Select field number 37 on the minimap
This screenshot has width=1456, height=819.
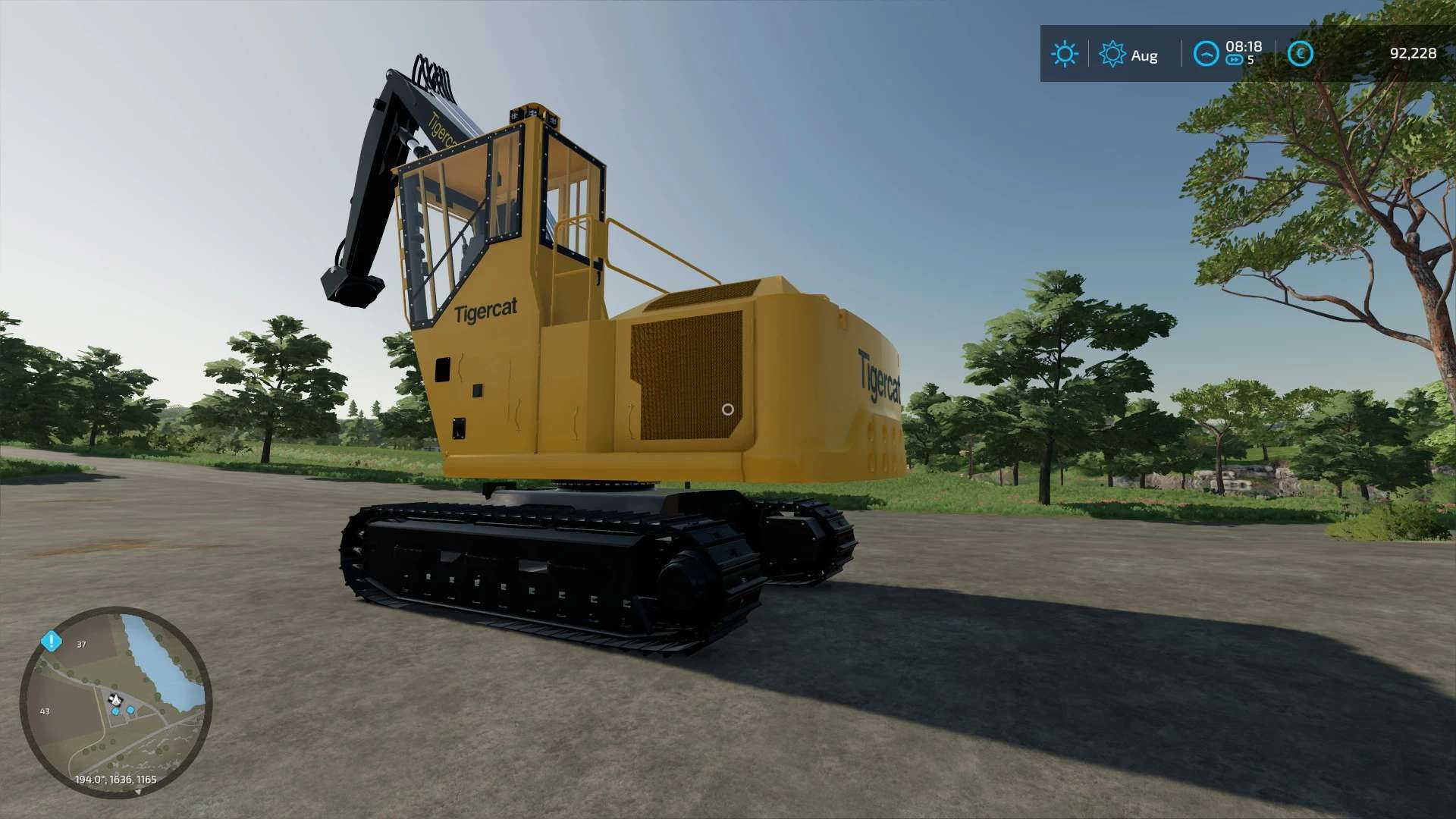pyautogui.click(x=81, y=645)
